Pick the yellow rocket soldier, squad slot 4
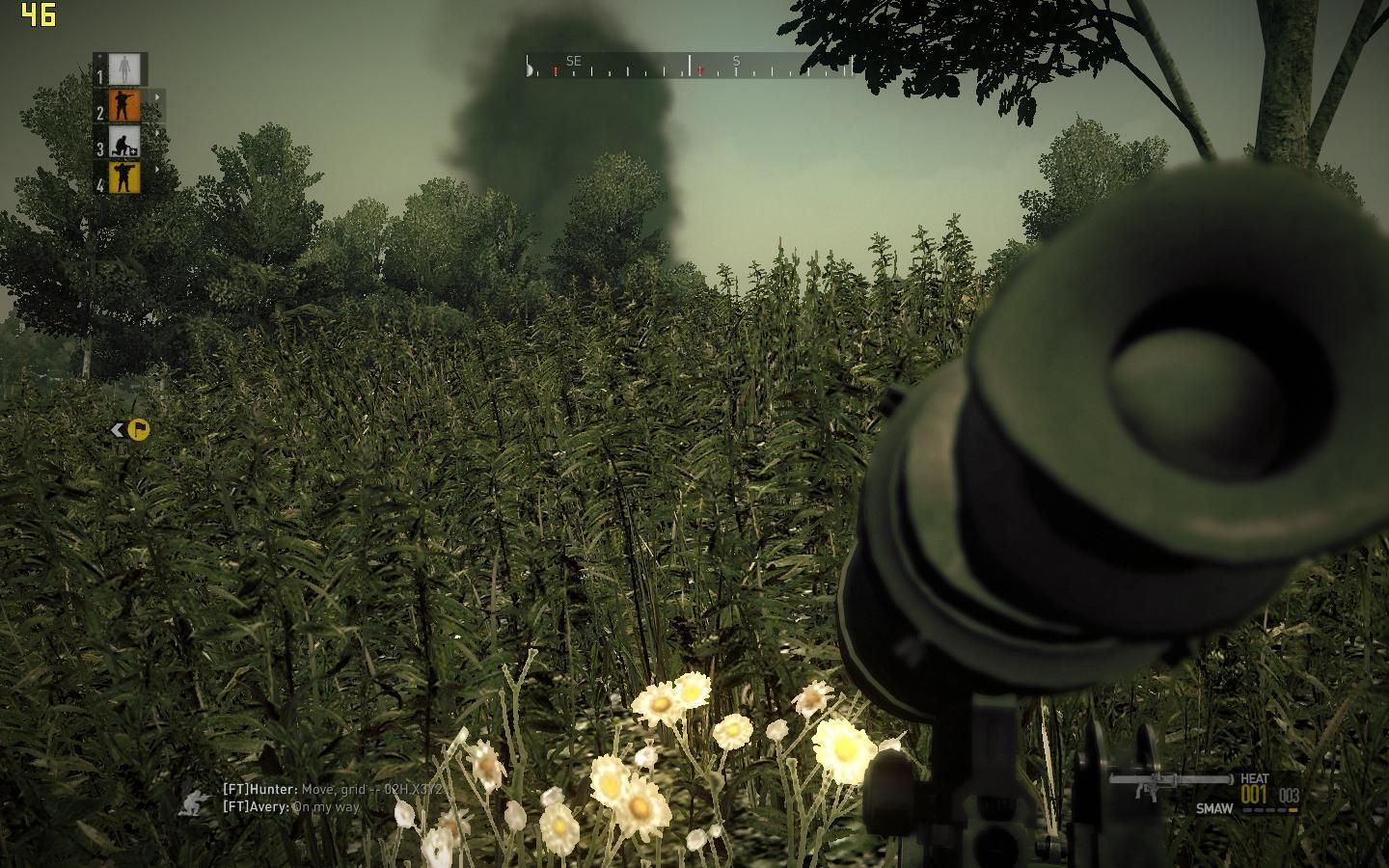The image size is (1389, 868). pos(125,178)
